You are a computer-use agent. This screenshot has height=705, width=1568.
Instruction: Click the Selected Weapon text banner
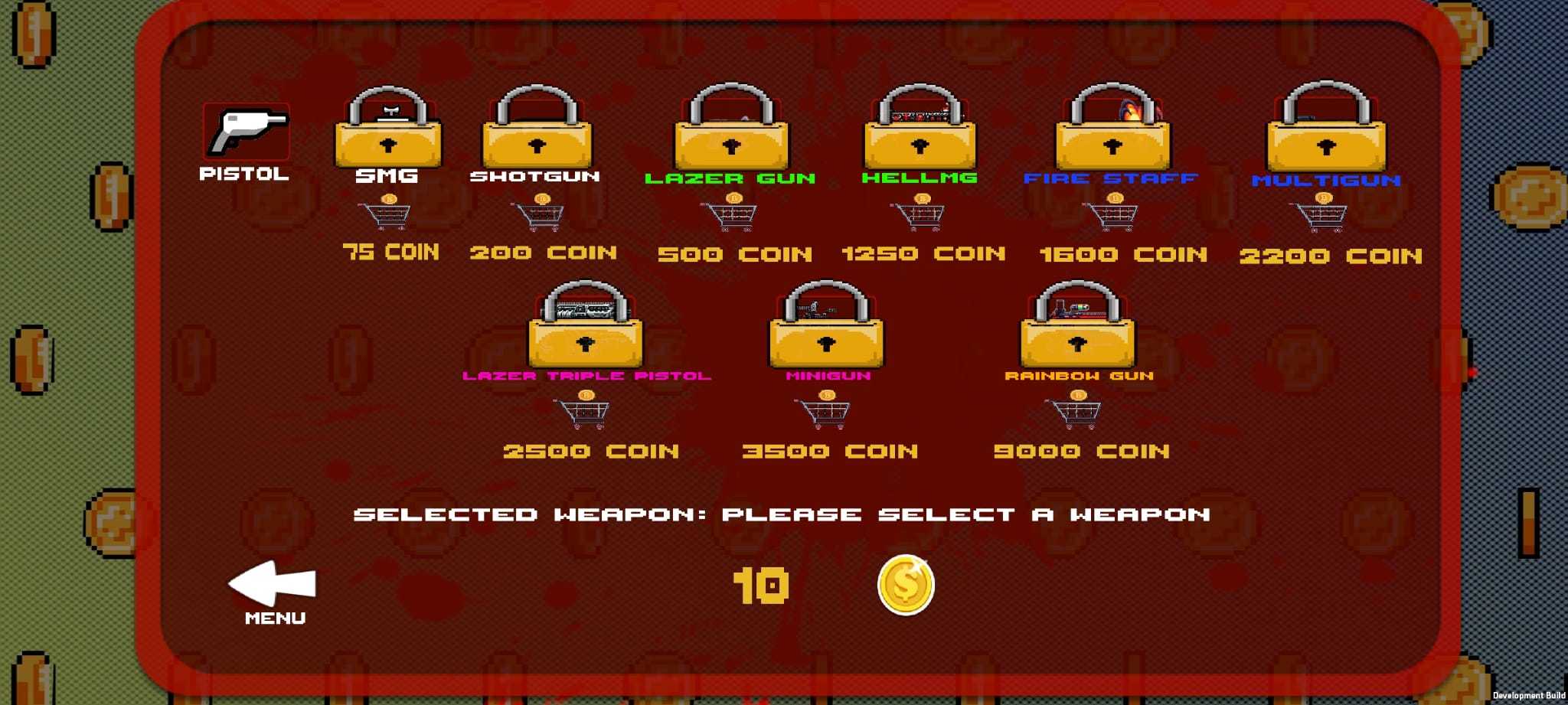click(x=781, y=514)
